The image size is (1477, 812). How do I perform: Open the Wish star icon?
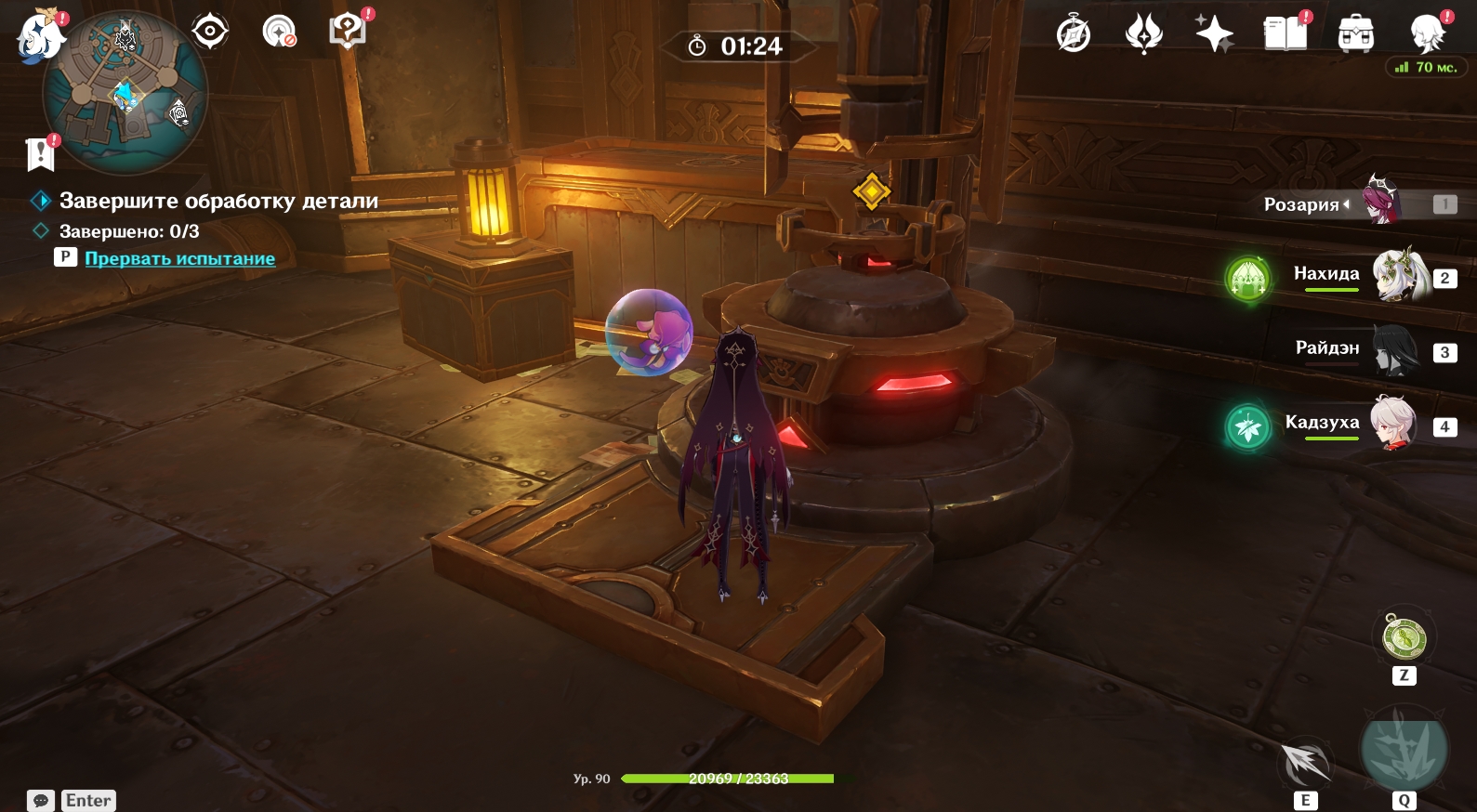point(1214,34)
